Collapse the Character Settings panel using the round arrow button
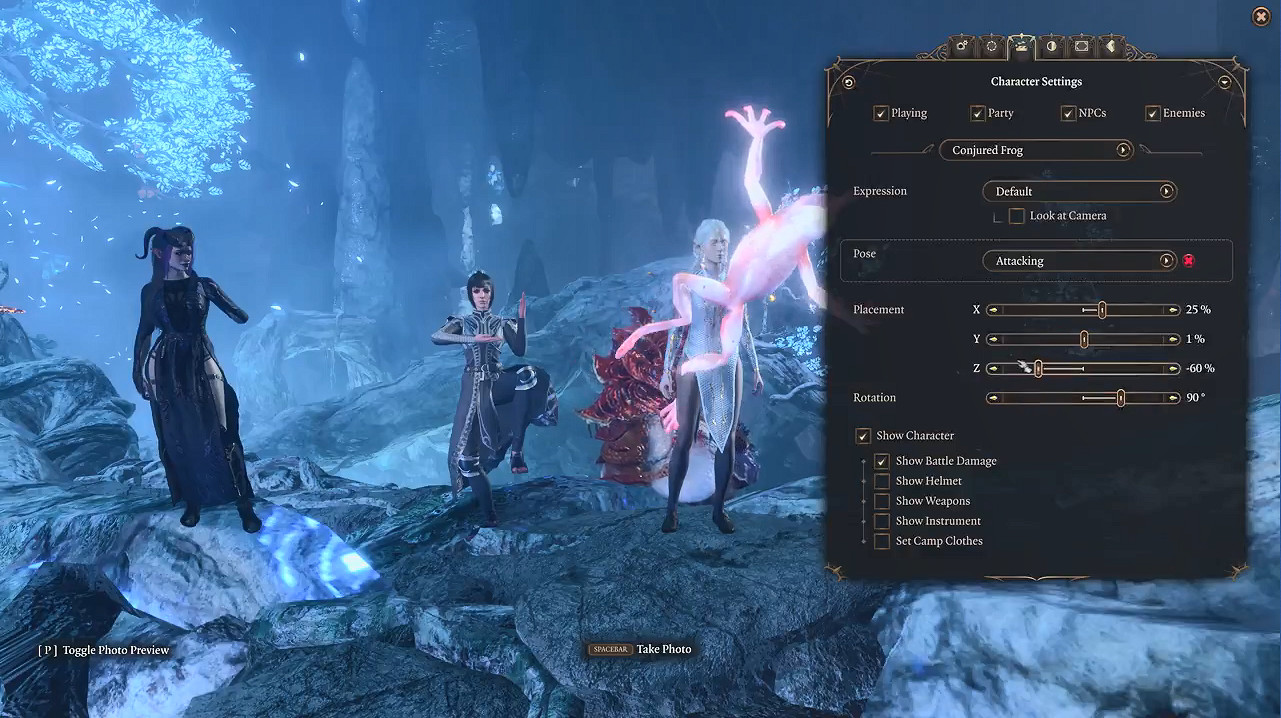Viewport: 1281px width, 718px height. tap(1225, 83)
